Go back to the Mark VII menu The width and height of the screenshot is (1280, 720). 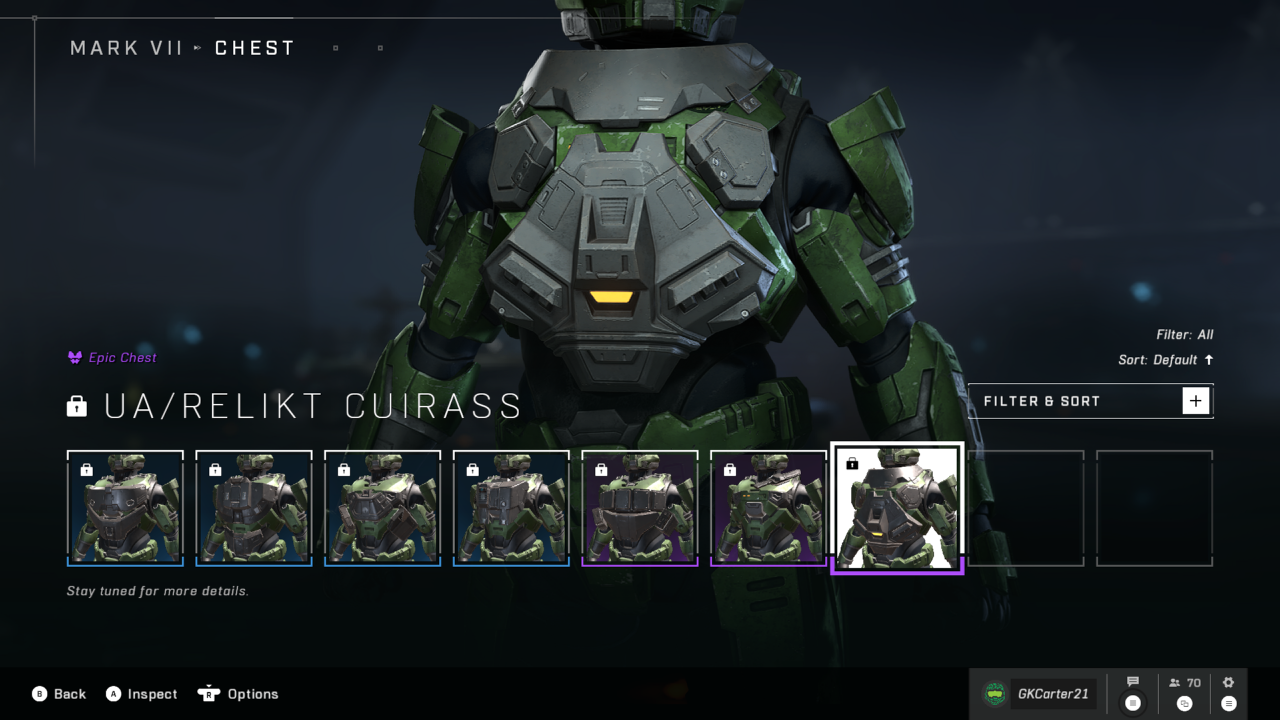point(58,694)
